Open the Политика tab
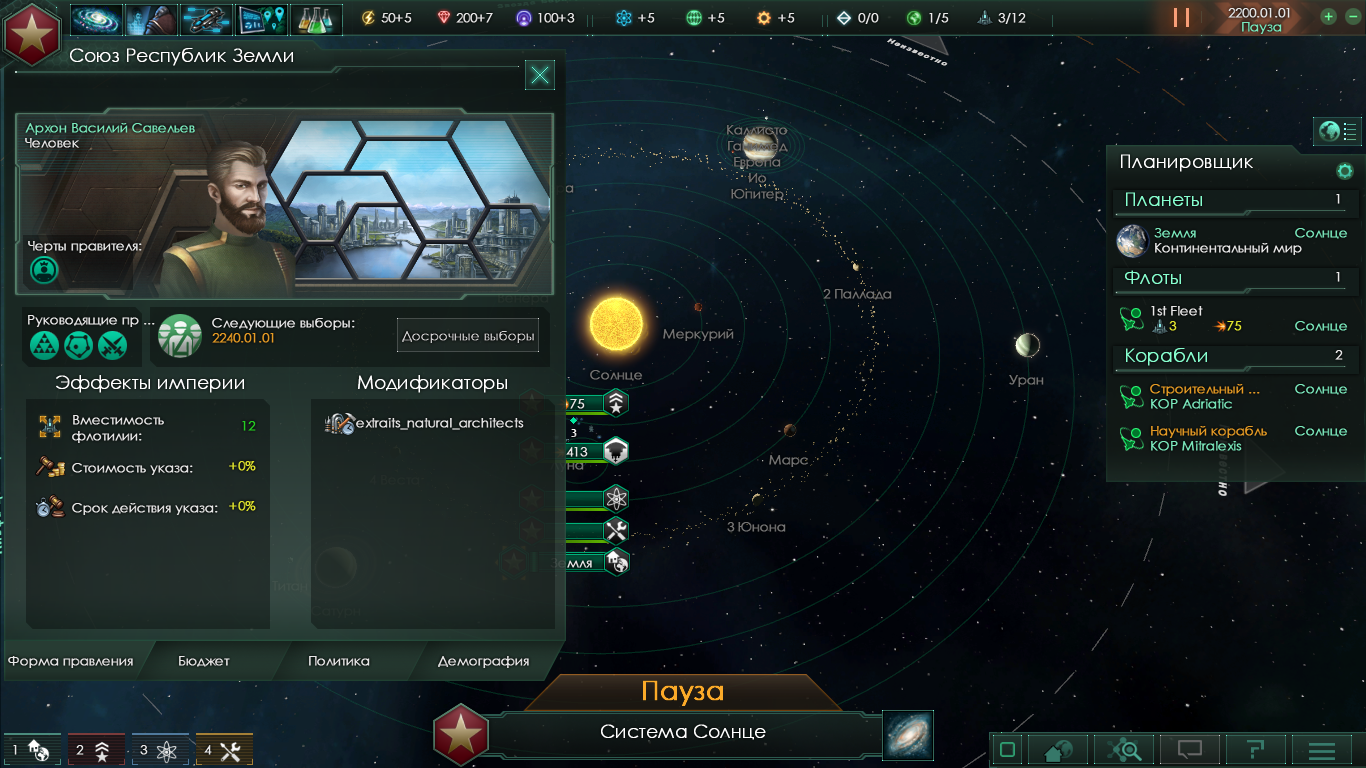1366x768 pixels. pyautogui.click(x=338, y=661)
